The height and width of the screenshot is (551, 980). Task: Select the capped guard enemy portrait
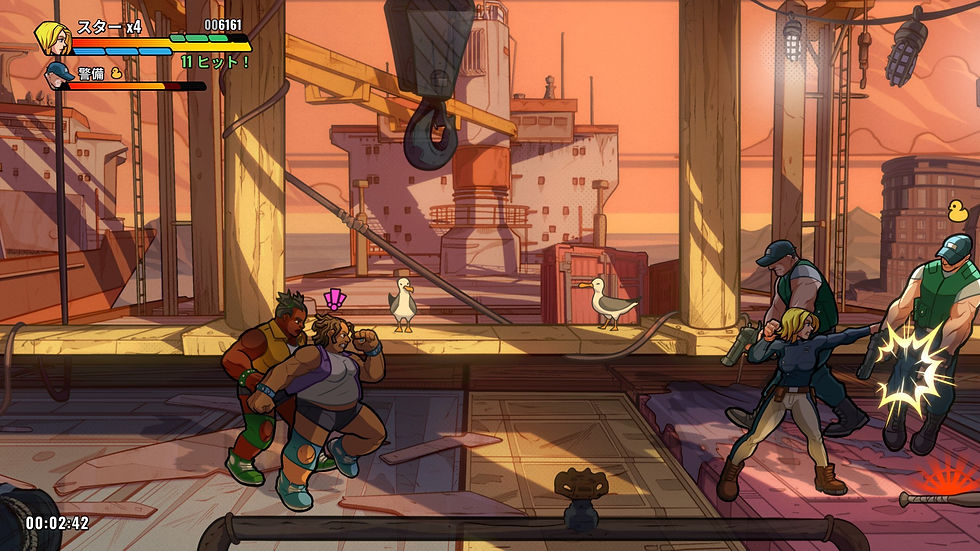click(58, 77)
